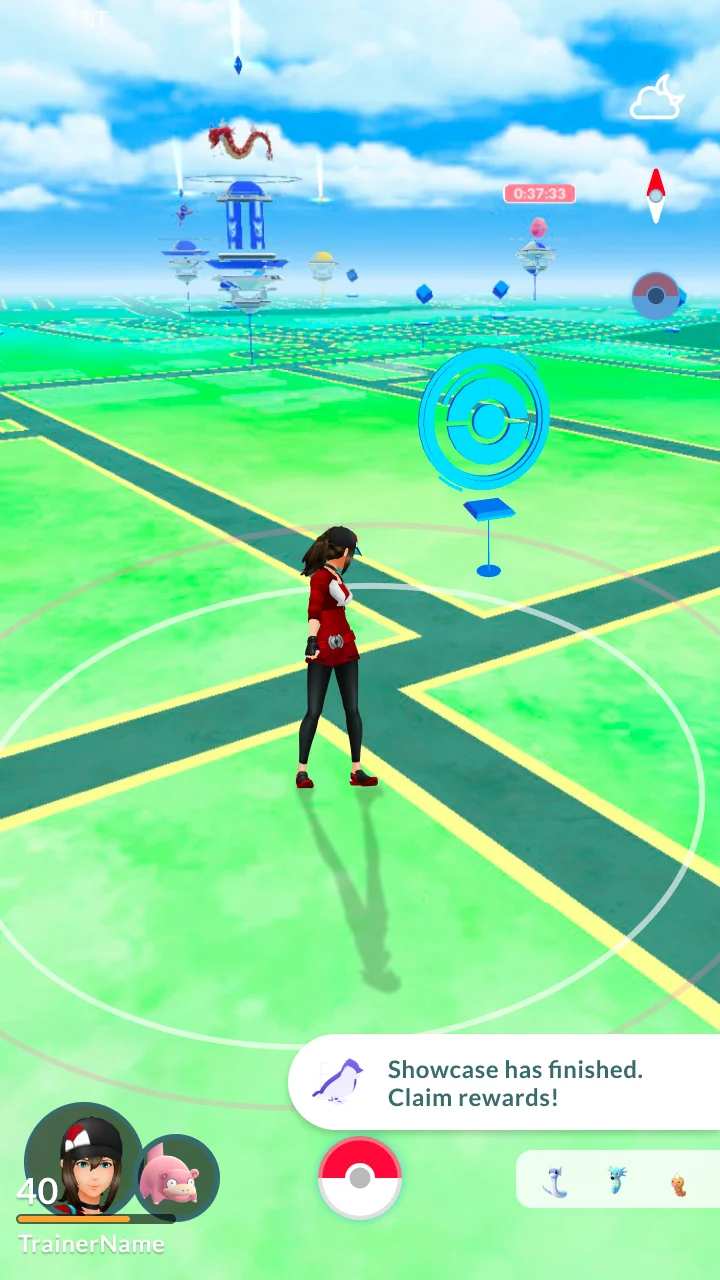Open the Nearby Pokémon tracker
The height and width of the screenshot is (1280, 720).
pyautogui.click(x=617, y=1180)
